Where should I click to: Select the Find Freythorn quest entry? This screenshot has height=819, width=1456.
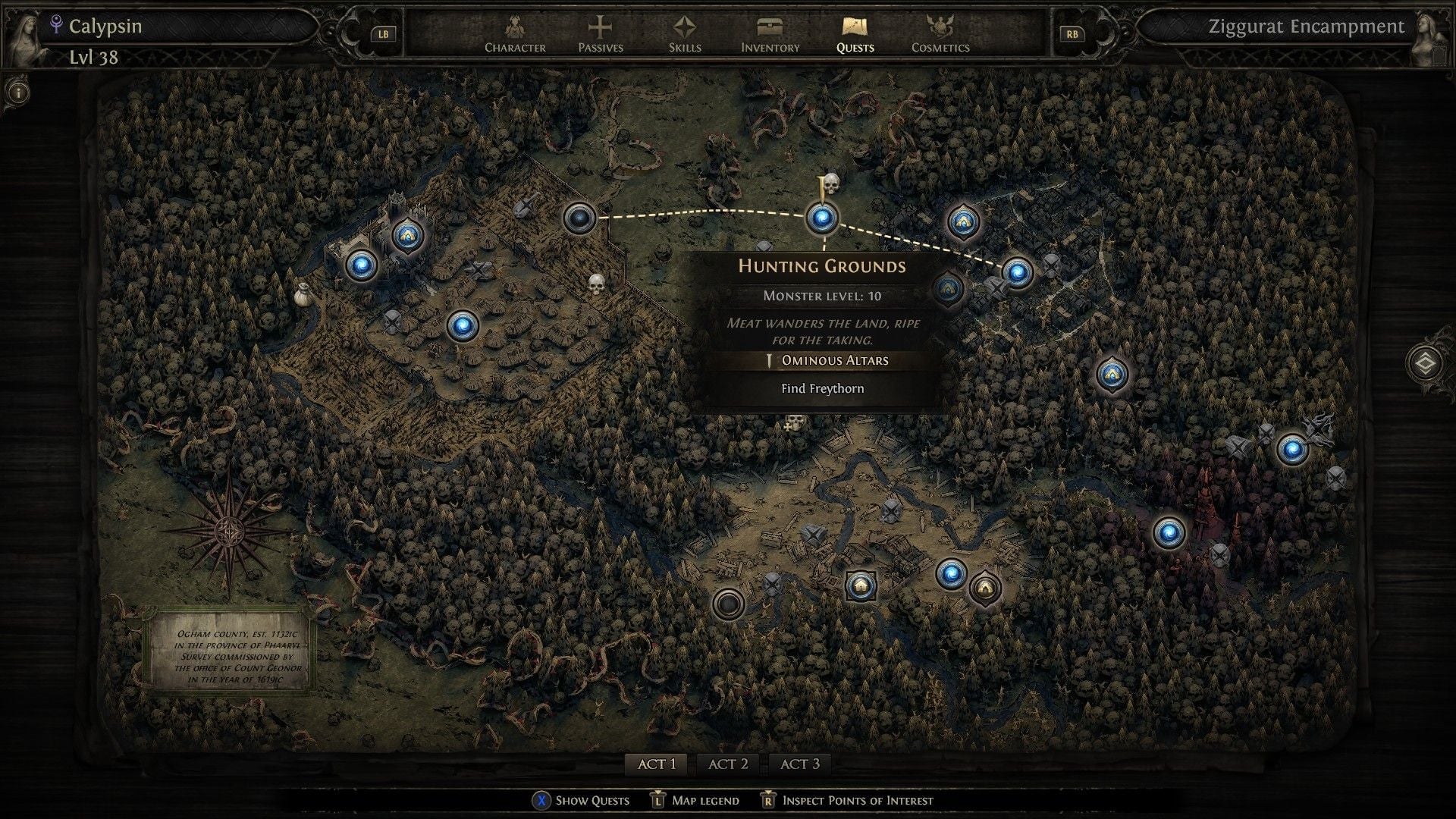point(822,388)
